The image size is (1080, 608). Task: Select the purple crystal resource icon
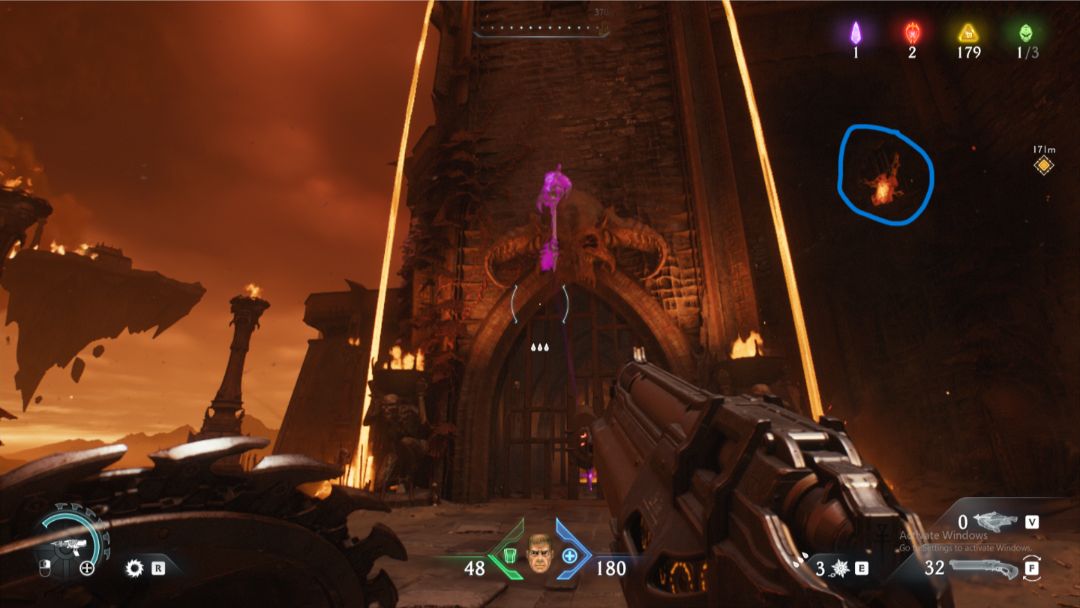[x=855, y=32]
